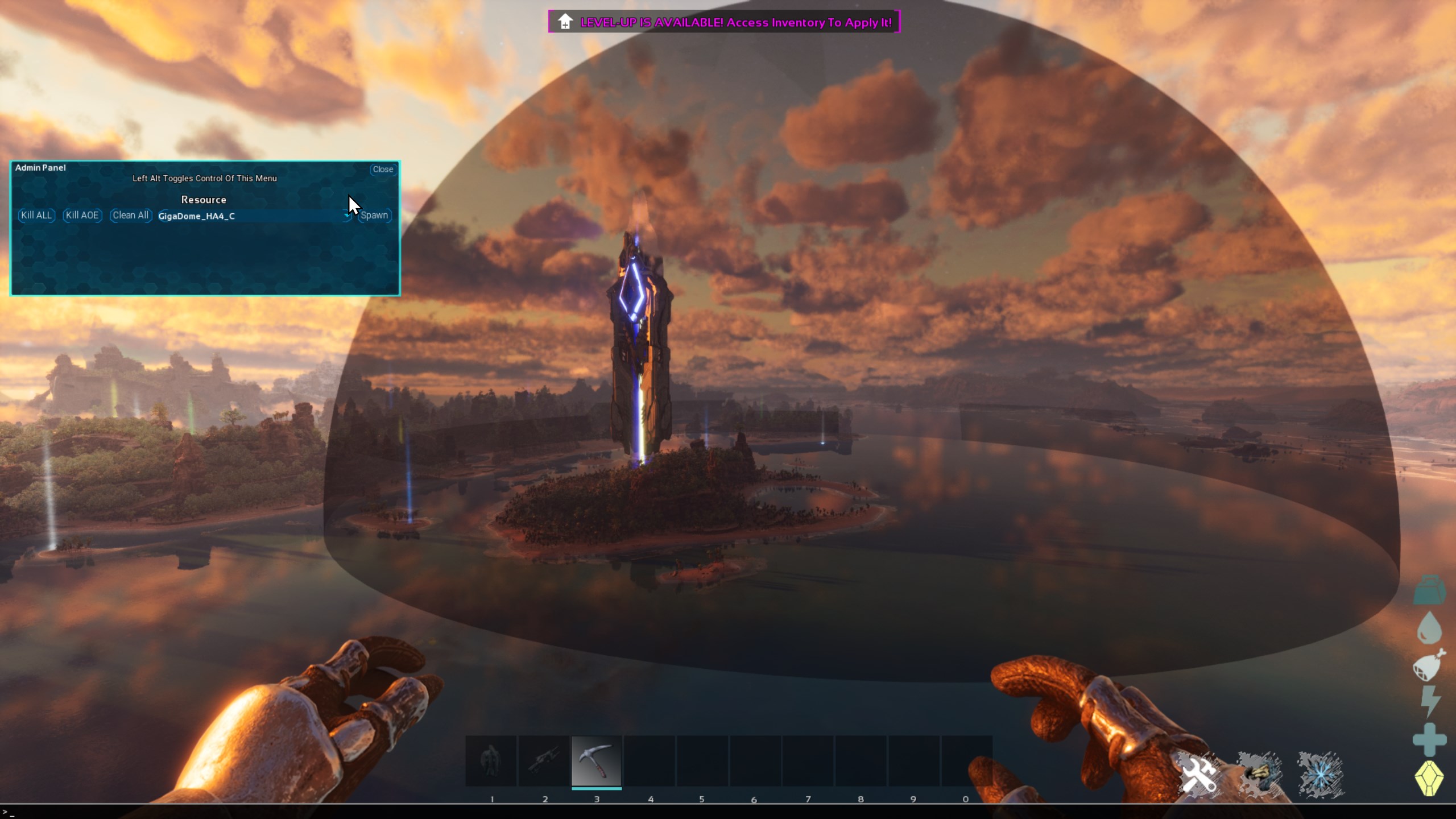Toggle the Clean All option

pos(130,216)
